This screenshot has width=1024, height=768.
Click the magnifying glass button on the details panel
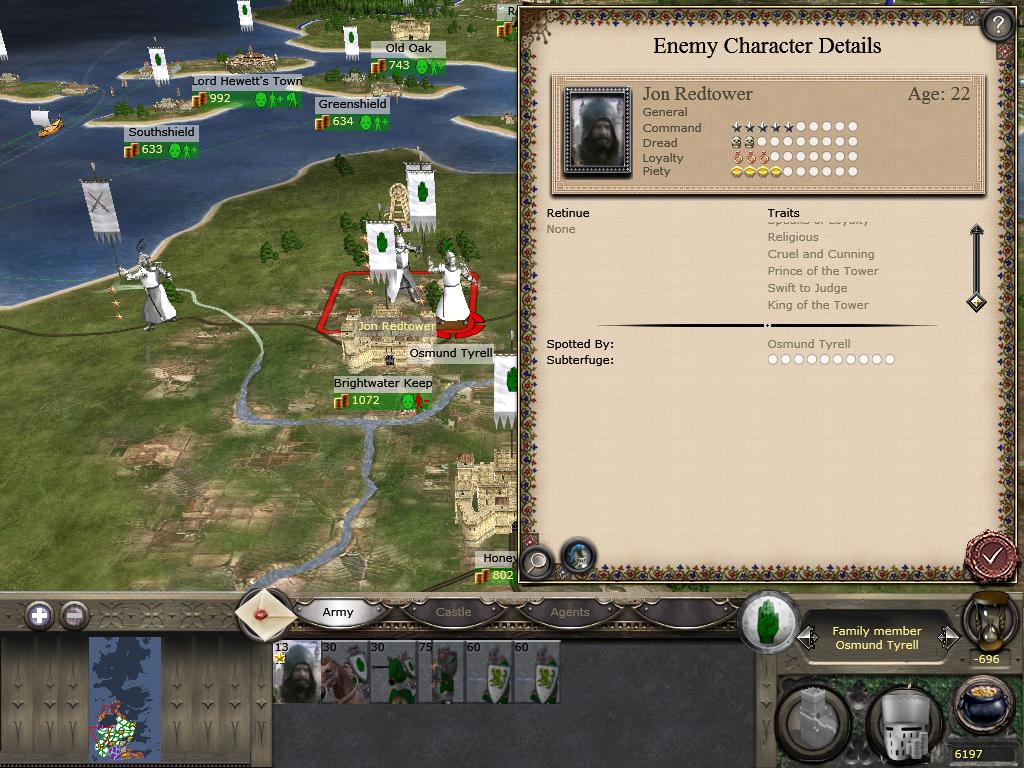click(537, 562)
